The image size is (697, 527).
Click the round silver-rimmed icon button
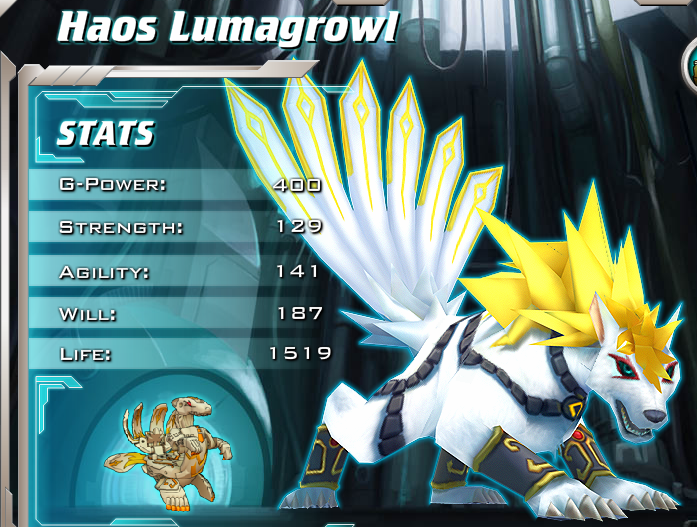tap(690, 67)
